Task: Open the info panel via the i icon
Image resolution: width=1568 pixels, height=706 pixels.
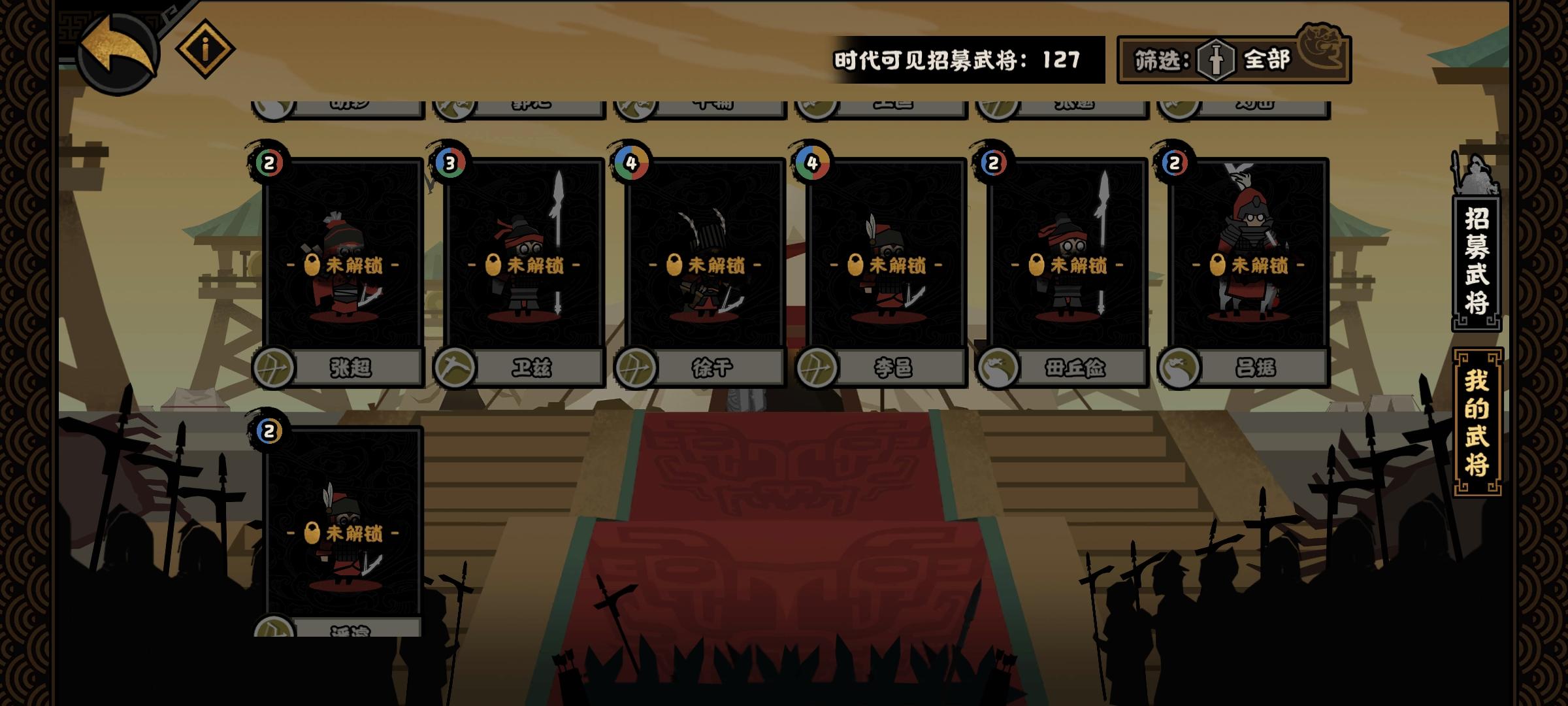Action: point(205,49)
